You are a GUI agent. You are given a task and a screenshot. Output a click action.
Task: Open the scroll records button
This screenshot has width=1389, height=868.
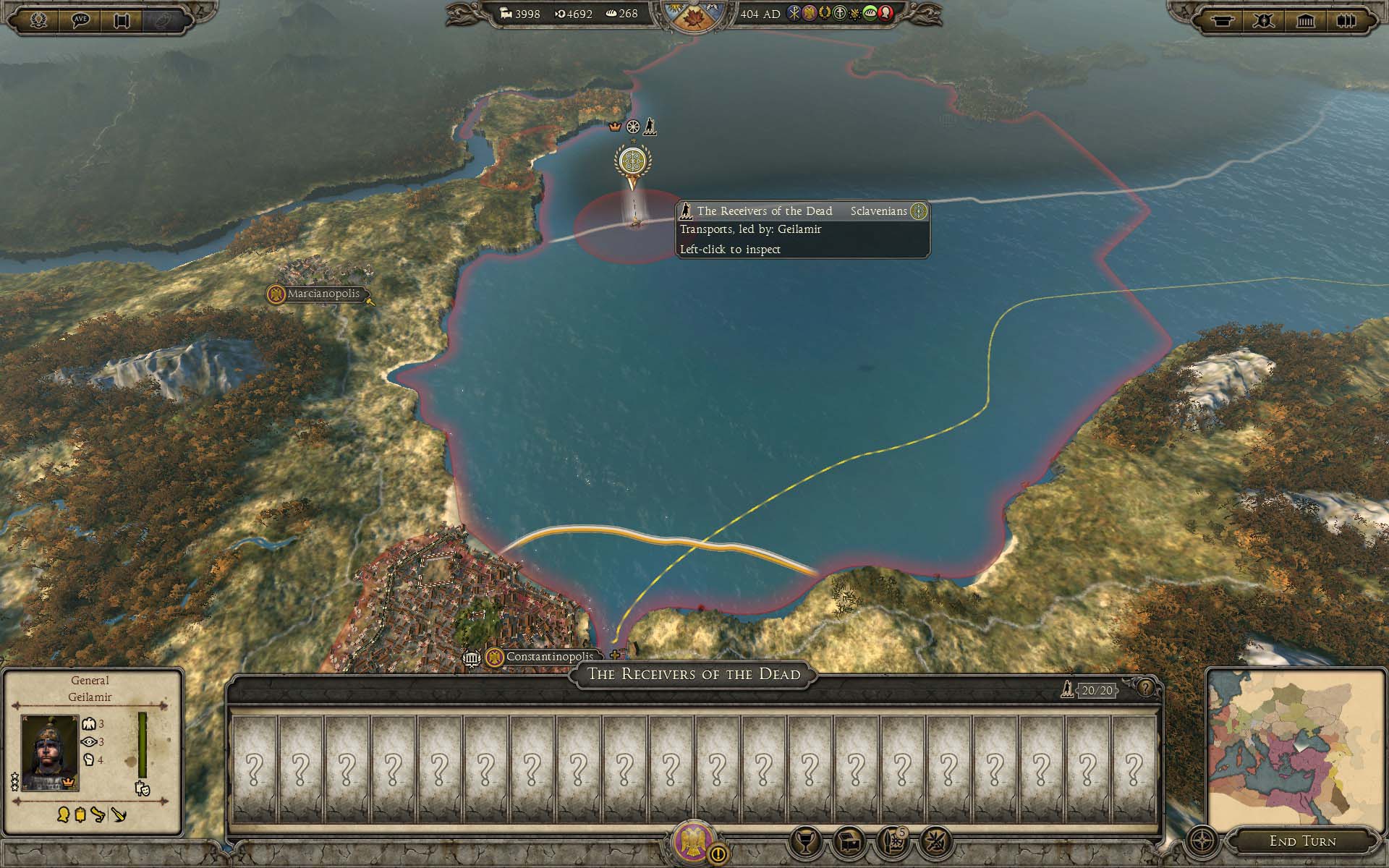tap(122, 20)
